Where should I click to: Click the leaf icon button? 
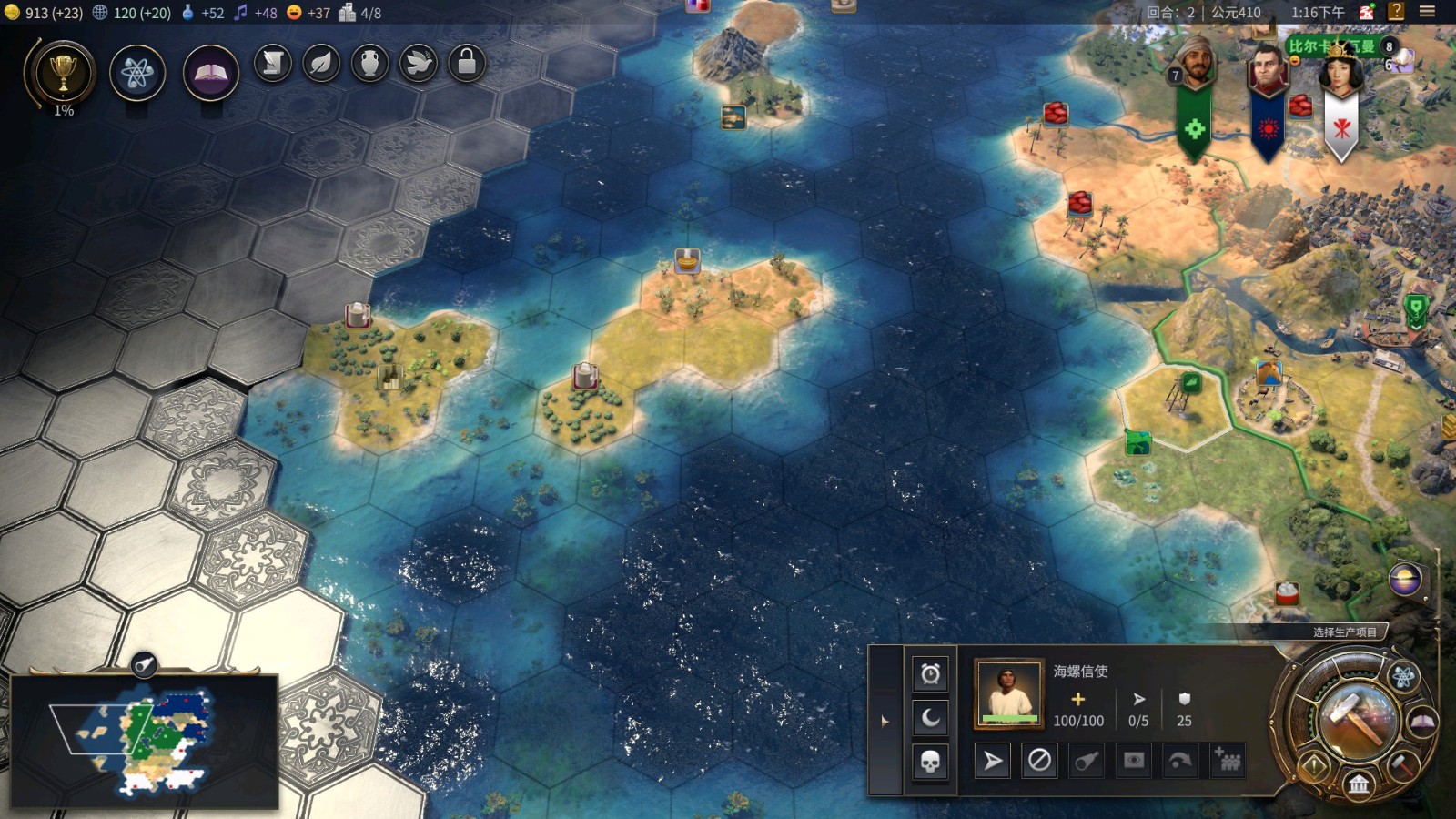click(x=321, y=64)
